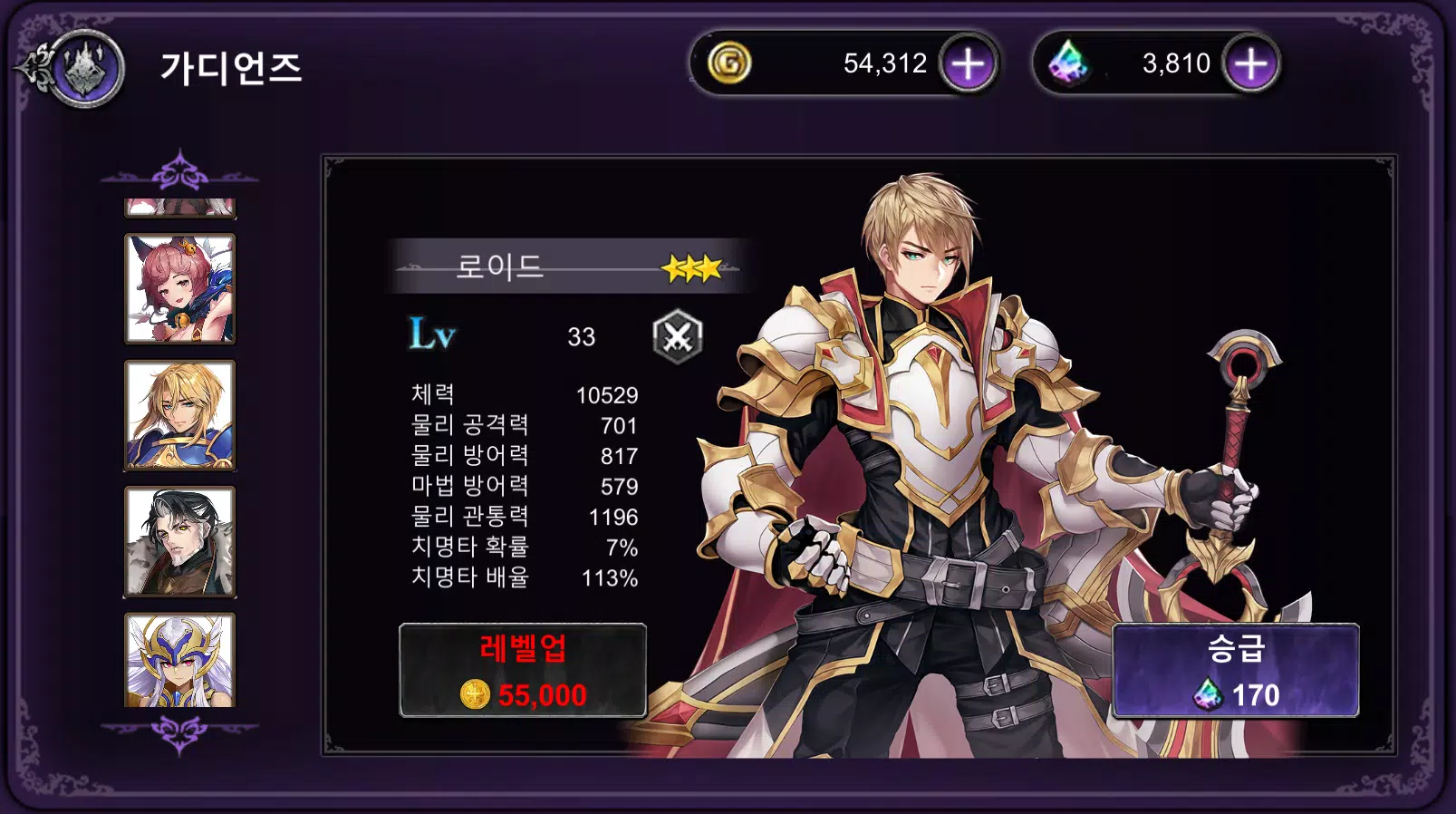
Task: Click the partially hidden topmost portrait
Action: (x=178, y=207)
